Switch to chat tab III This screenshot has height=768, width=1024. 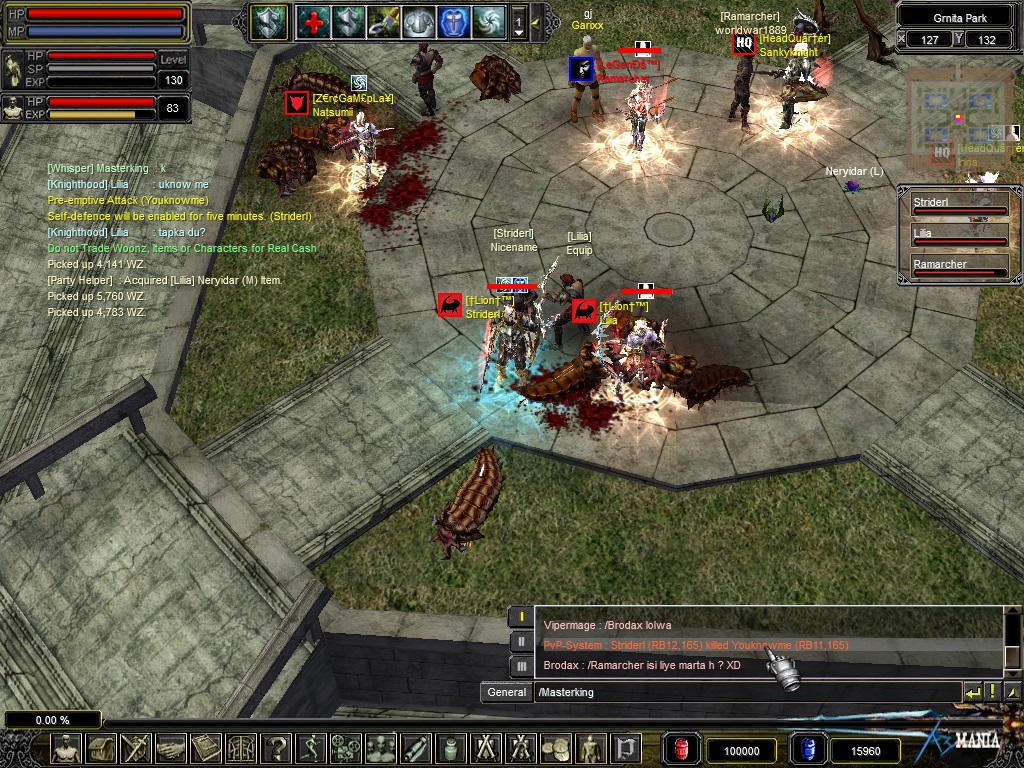[x=520, y=665]
